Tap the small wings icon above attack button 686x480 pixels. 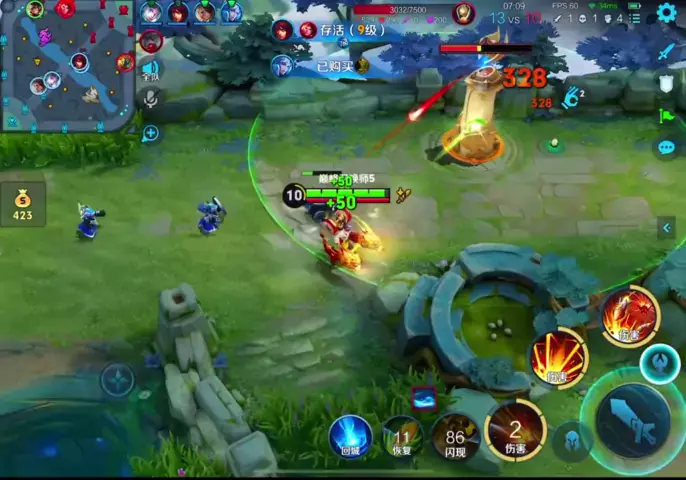(659, 363)
